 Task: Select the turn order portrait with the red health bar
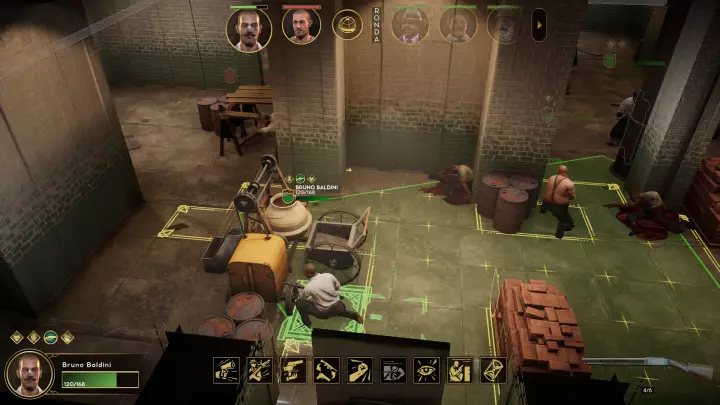pyautogui.click(x=301, y=27)
